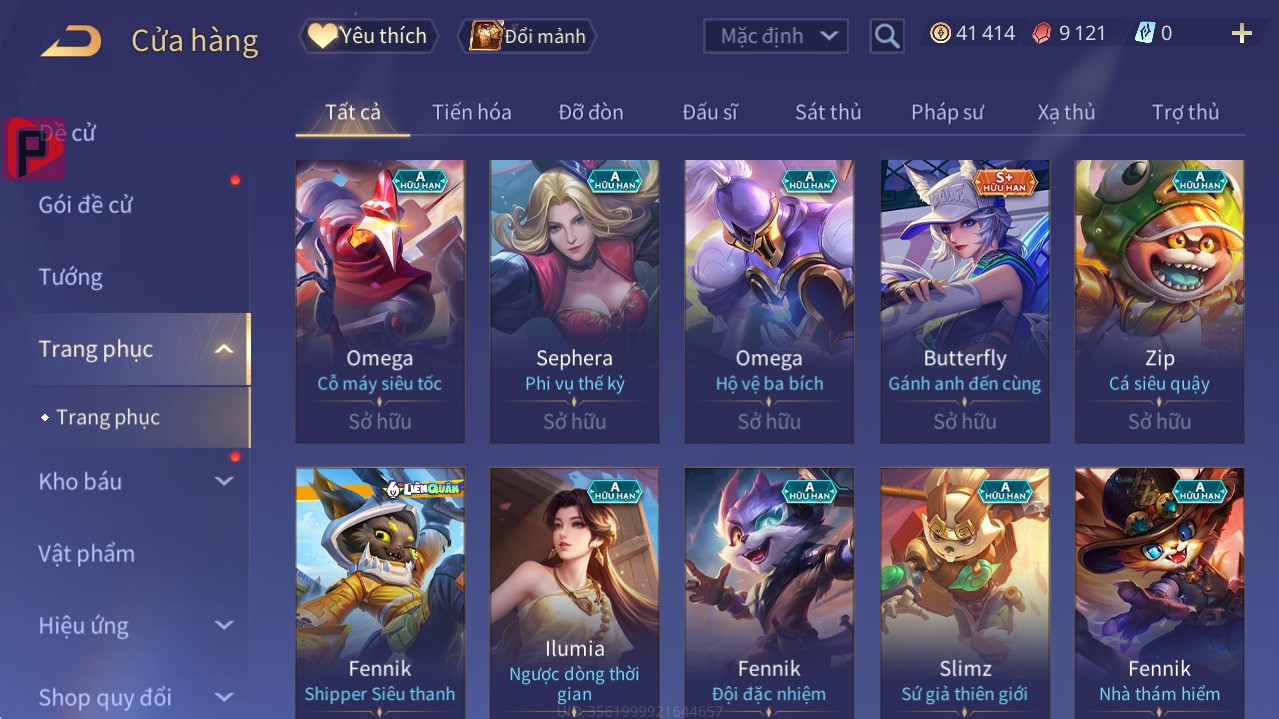Add currency with the plus button
The width and height of the screenshot is (1279, 719).
[1241, 34]
